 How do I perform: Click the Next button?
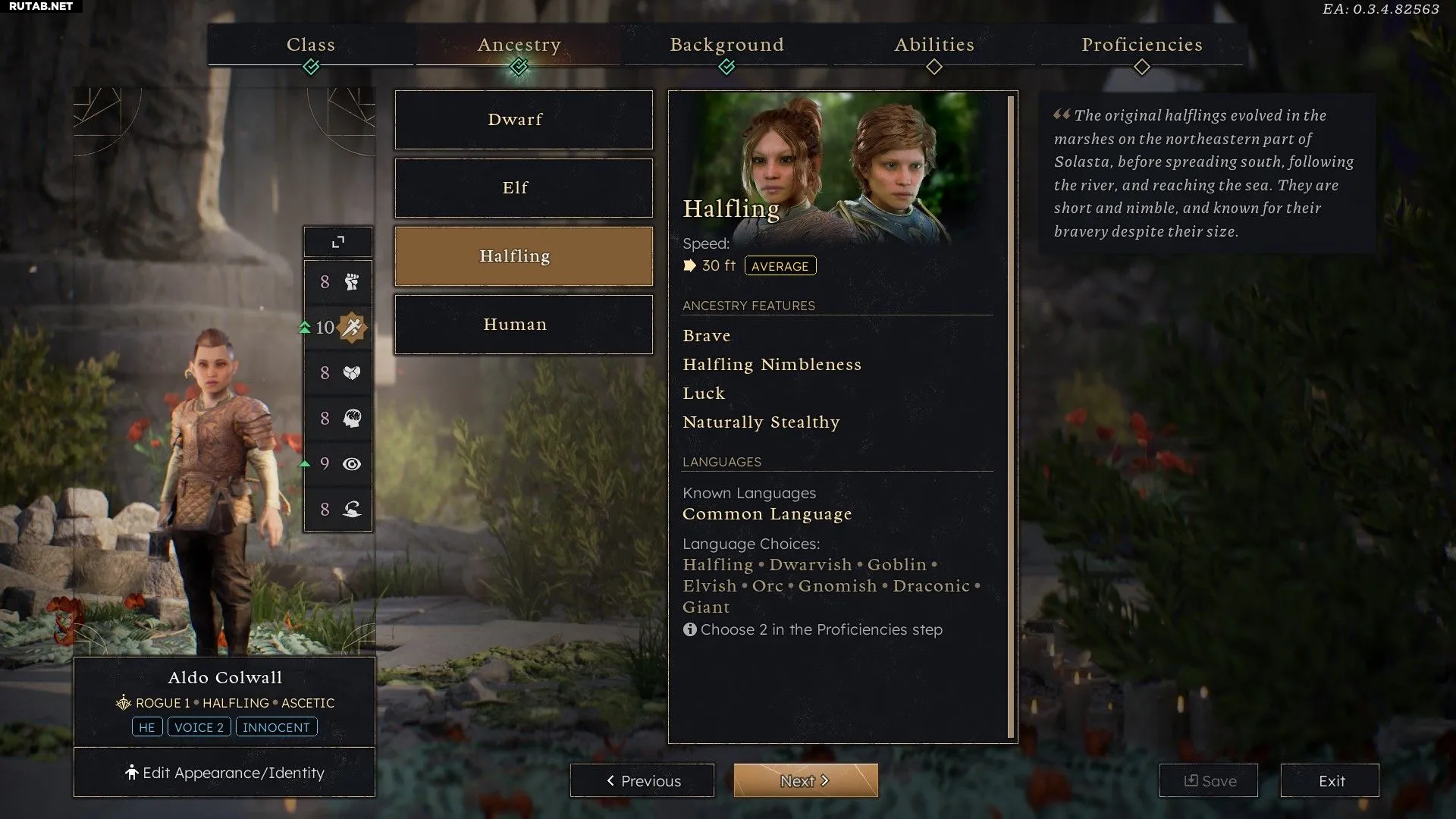point(805,780)
